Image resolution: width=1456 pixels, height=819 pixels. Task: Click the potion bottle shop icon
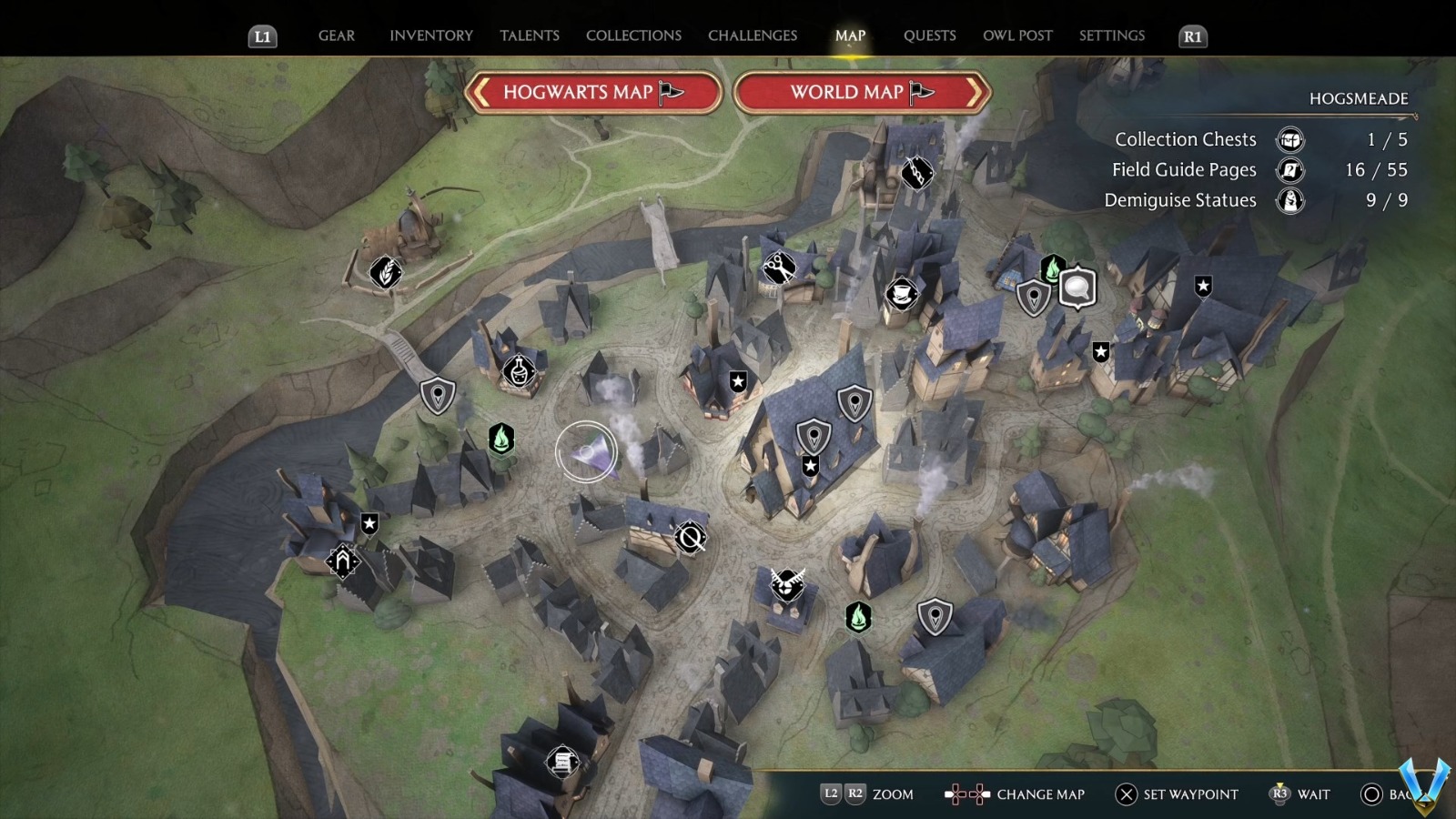click(517, 371)
